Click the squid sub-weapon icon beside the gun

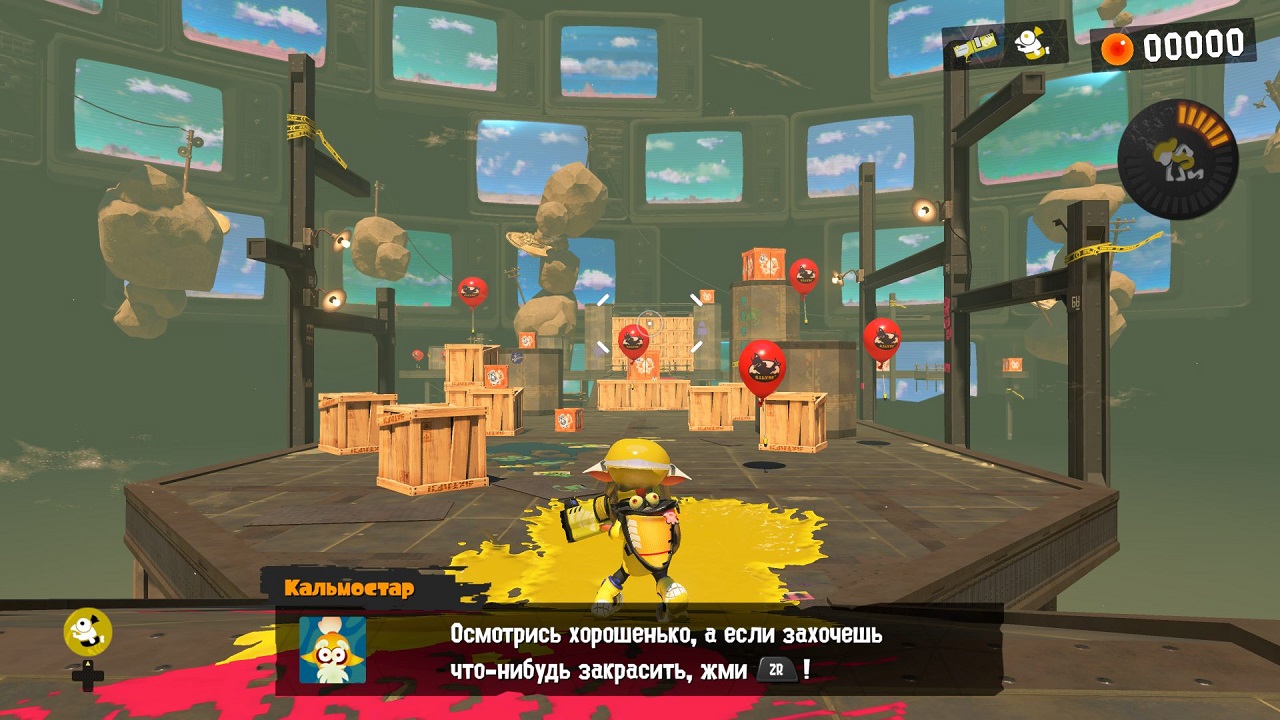(x=1032, y=43)
